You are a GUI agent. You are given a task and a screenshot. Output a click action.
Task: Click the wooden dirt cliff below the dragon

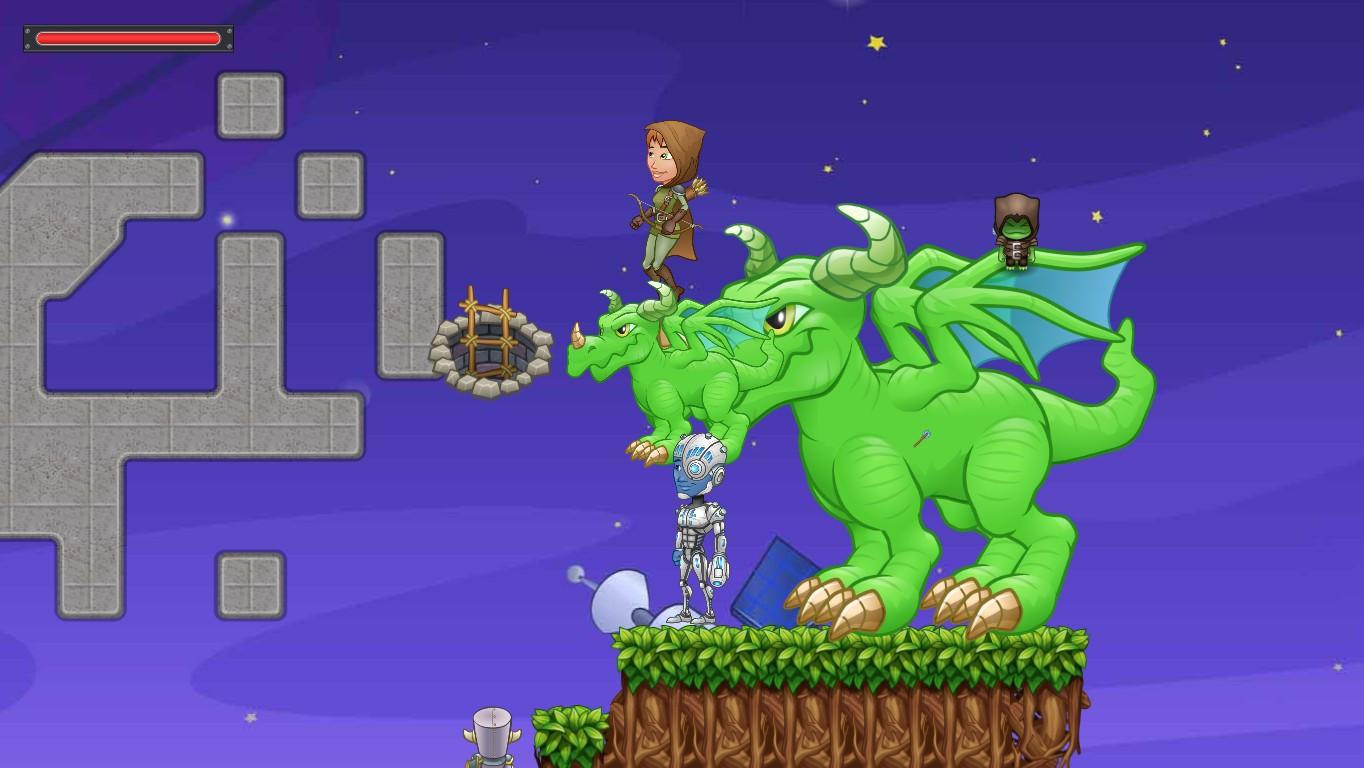pos(850,720)
